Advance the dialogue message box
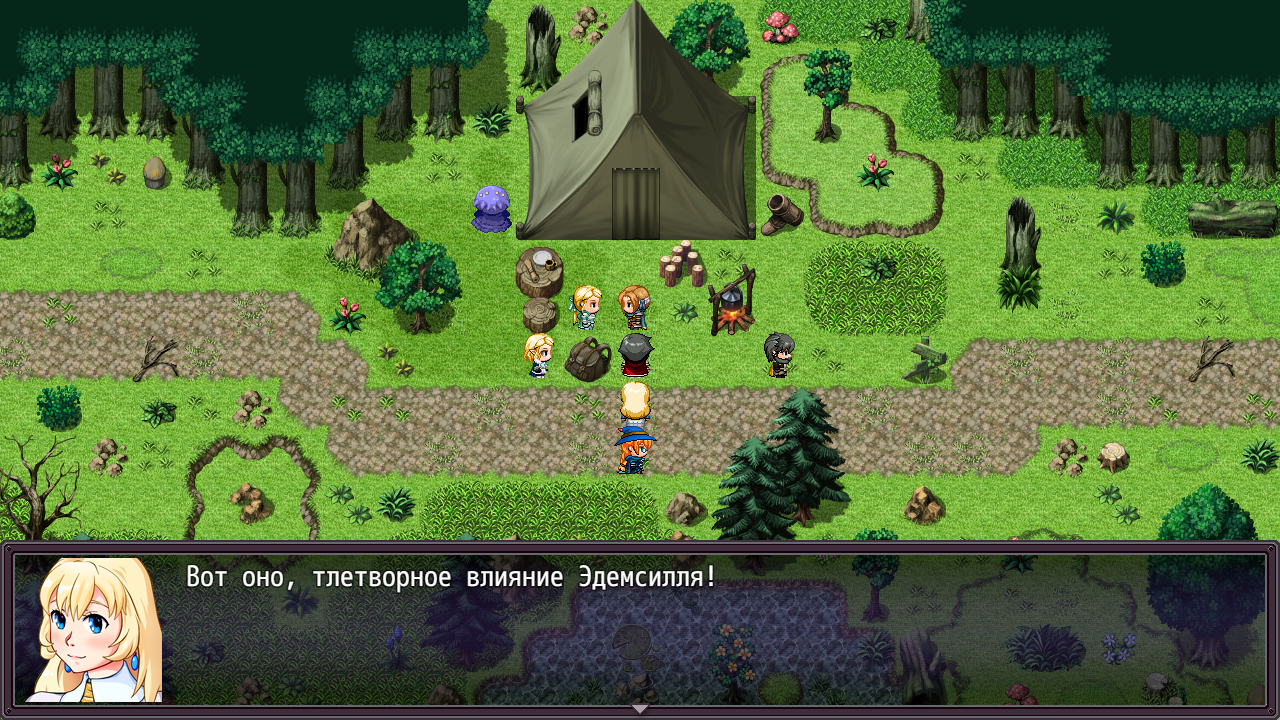 [x=700, y=630]
